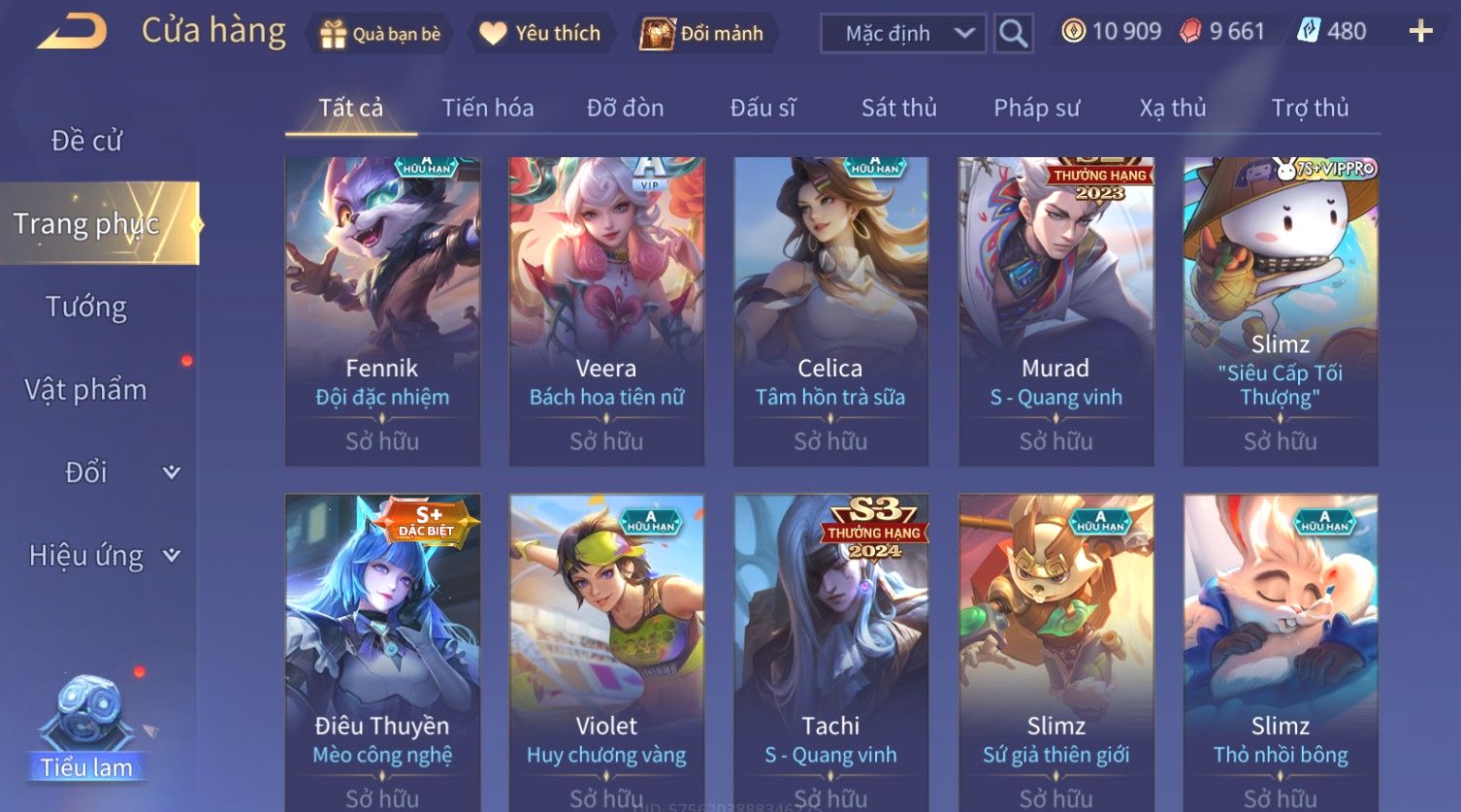Screen dimensions: 1461x812
Task: Open the Yêu thích favorites list
Action: (x=541, y=34)
